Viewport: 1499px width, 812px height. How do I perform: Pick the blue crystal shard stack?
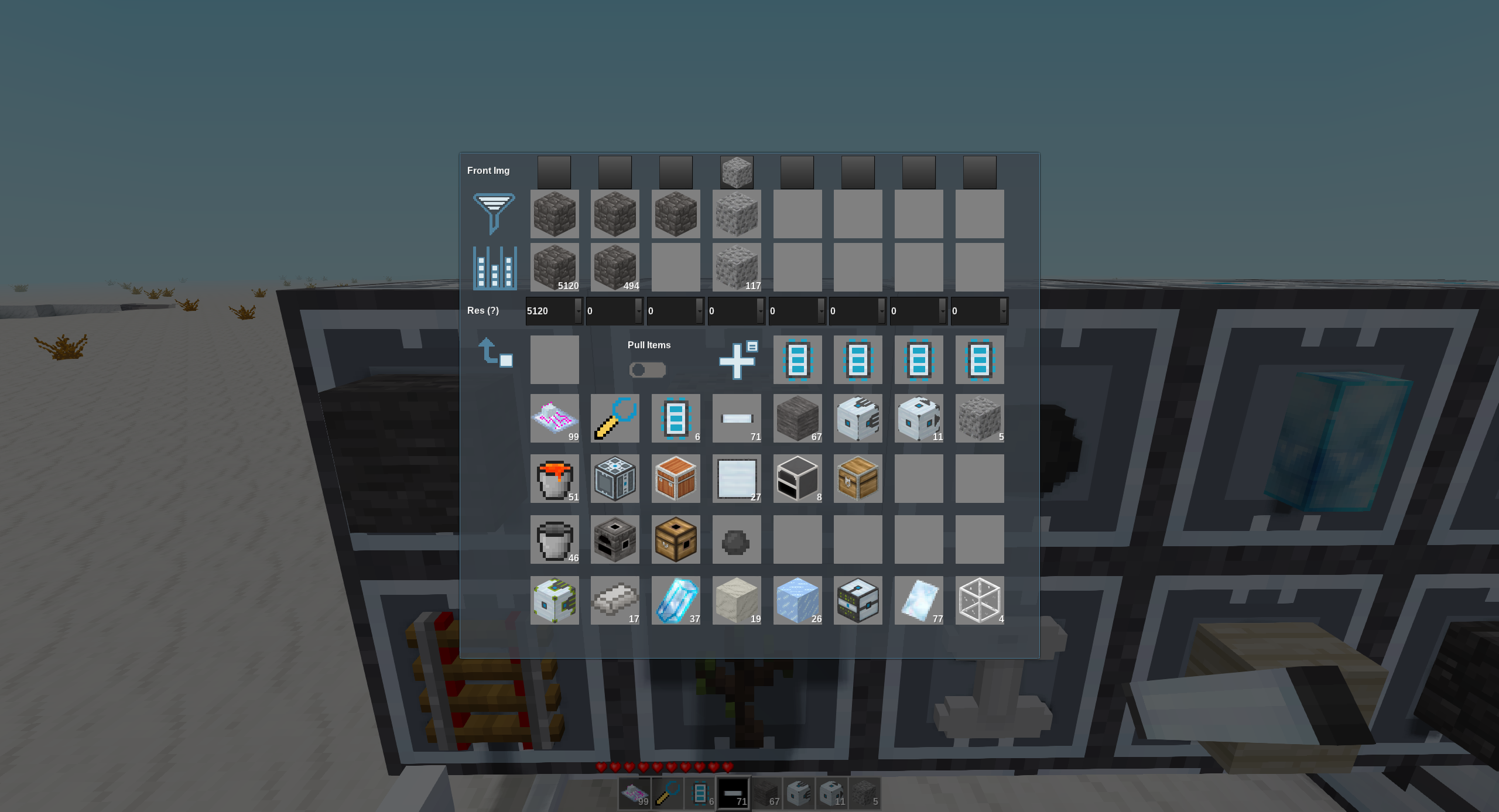[676, 600]
